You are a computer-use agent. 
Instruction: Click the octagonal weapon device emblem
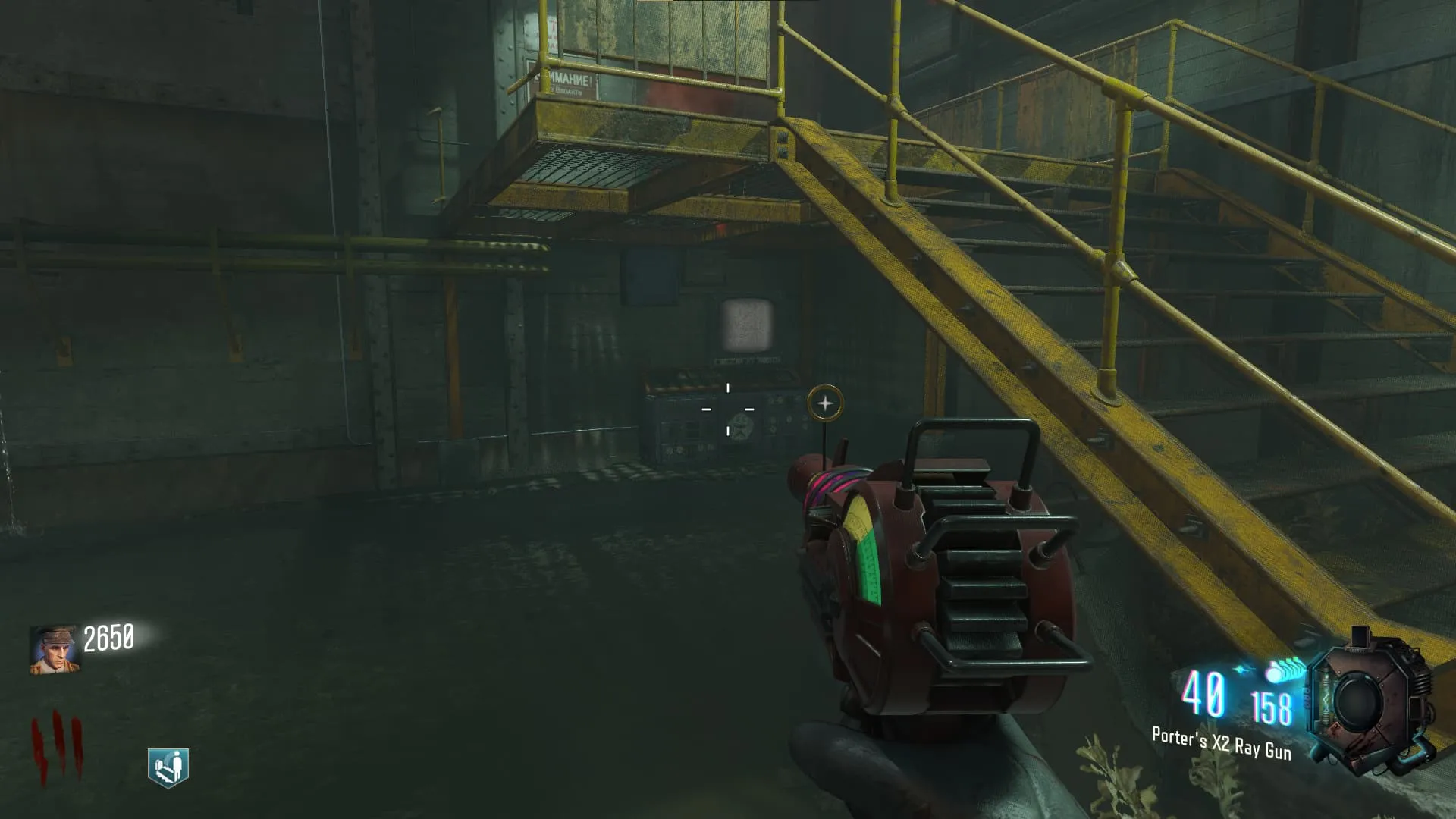[x=1370, y=698]
